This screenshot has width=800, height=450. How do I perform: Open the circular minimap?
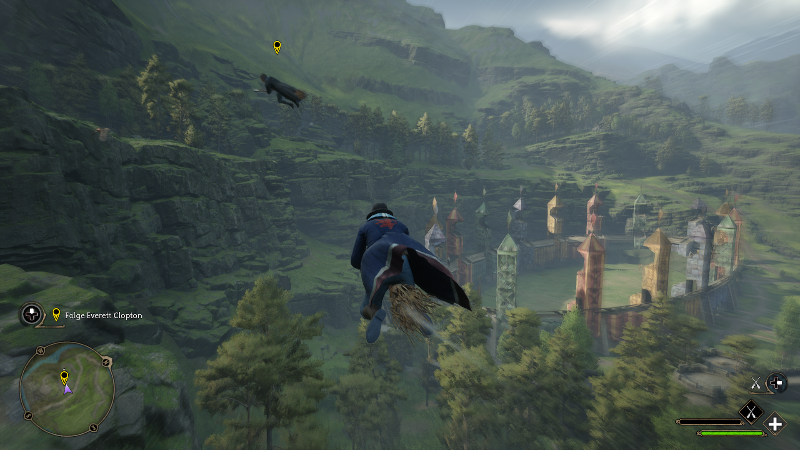(67, 388)
